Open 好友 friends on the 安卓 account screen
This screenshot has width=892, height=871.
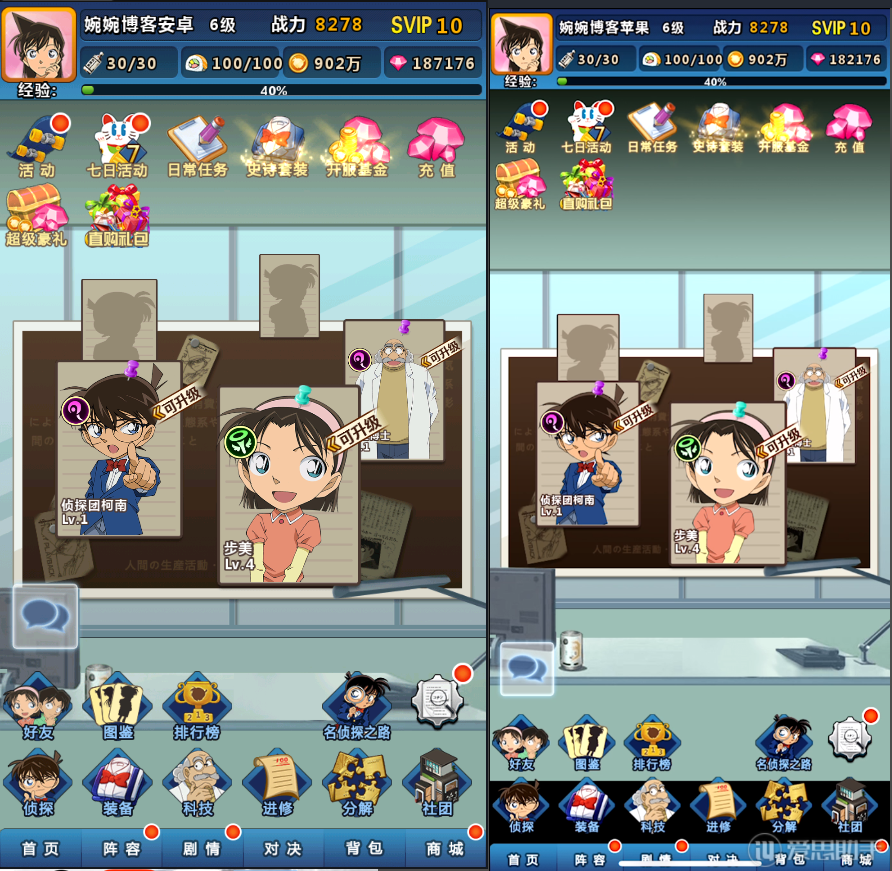(36, 708)
